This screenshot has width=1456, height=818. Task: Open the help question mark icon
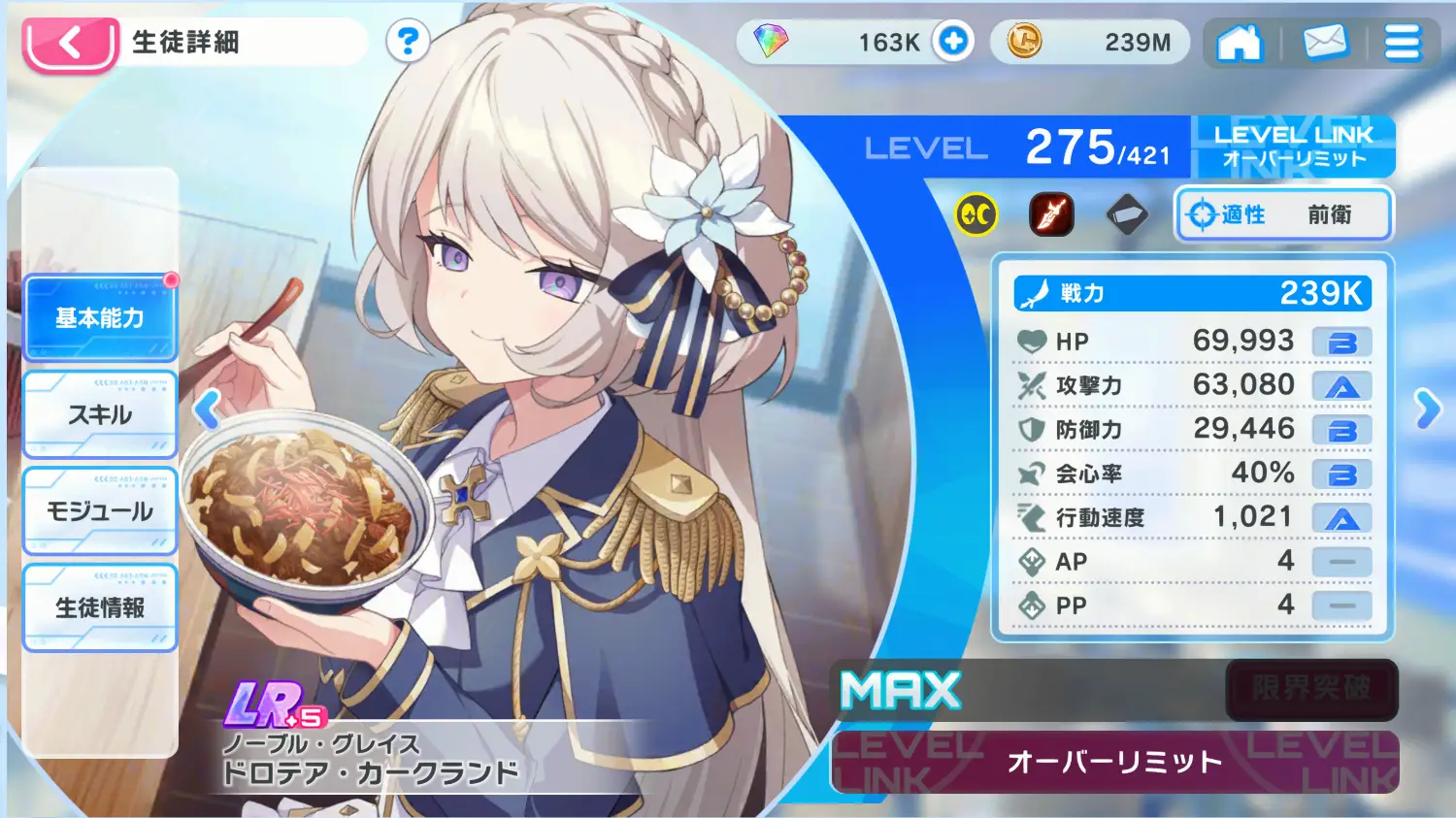(408, 42)
